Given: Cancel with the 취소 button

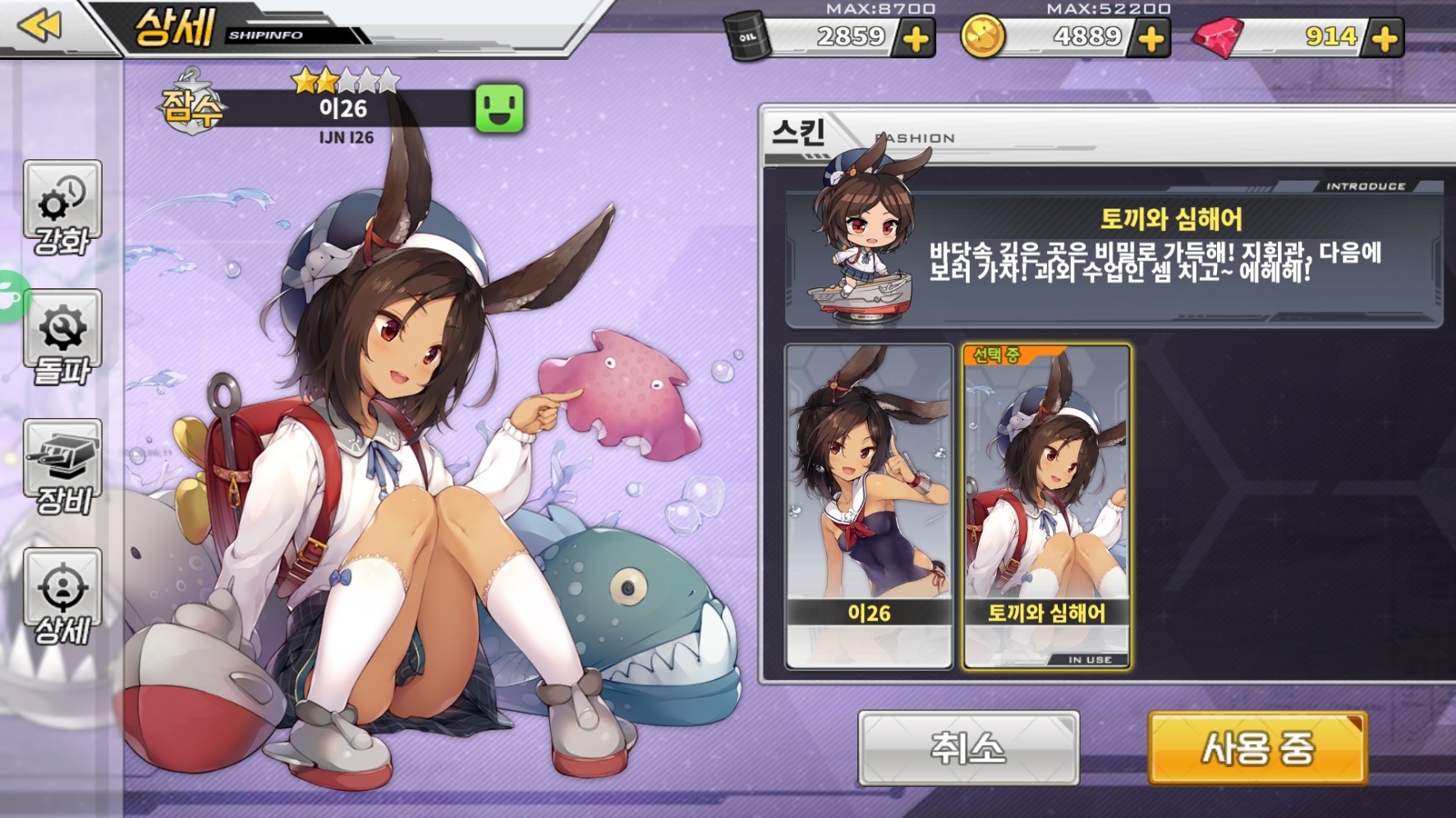Looking at the screenshot, I should pyautogui.click(x=968, y=747).
